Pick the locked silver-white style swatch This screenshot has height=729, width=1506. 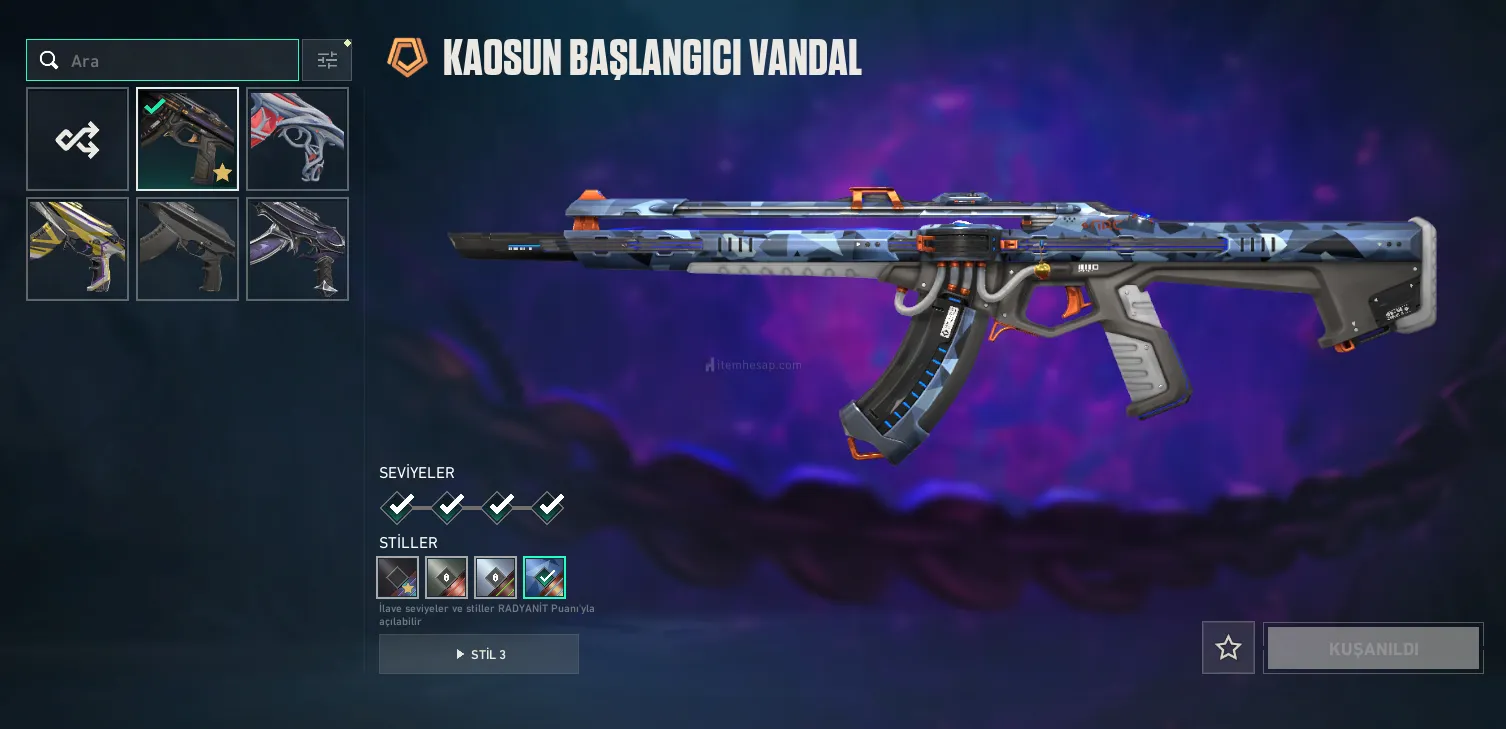(495, 577)
